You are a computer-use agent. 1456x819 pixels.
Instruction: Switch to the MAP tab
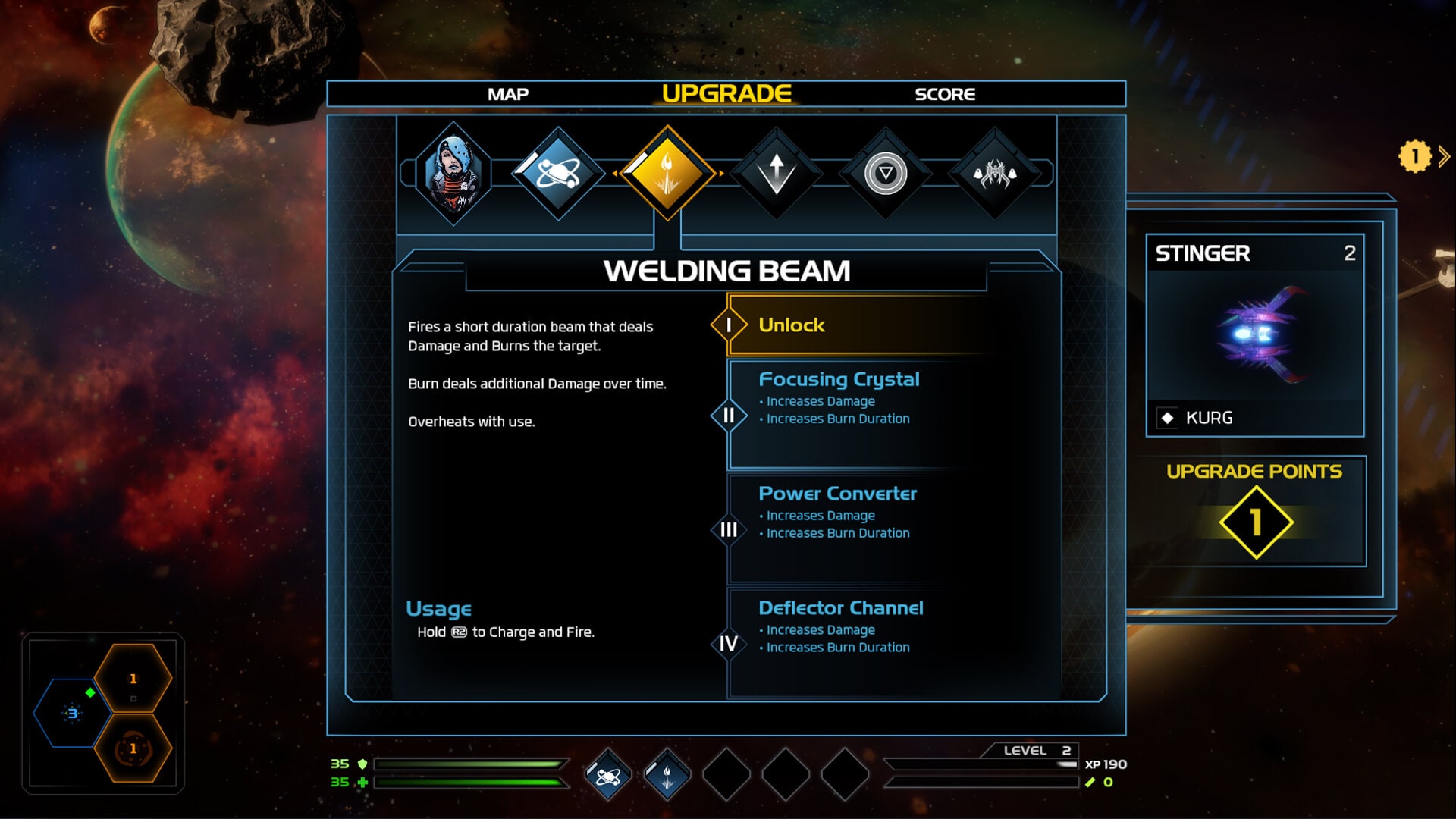click(509, 94)
